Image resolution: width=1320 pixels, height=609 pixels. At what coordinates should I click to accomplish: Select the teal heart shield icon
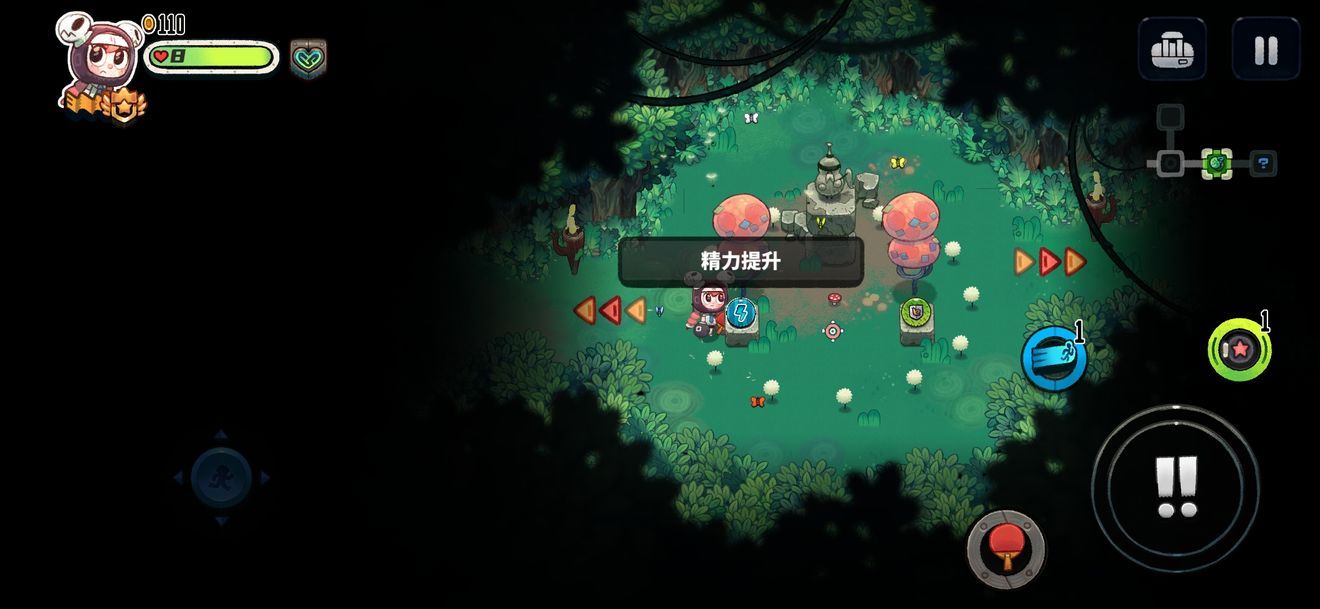pyautogui.click(x=308, y=58)
